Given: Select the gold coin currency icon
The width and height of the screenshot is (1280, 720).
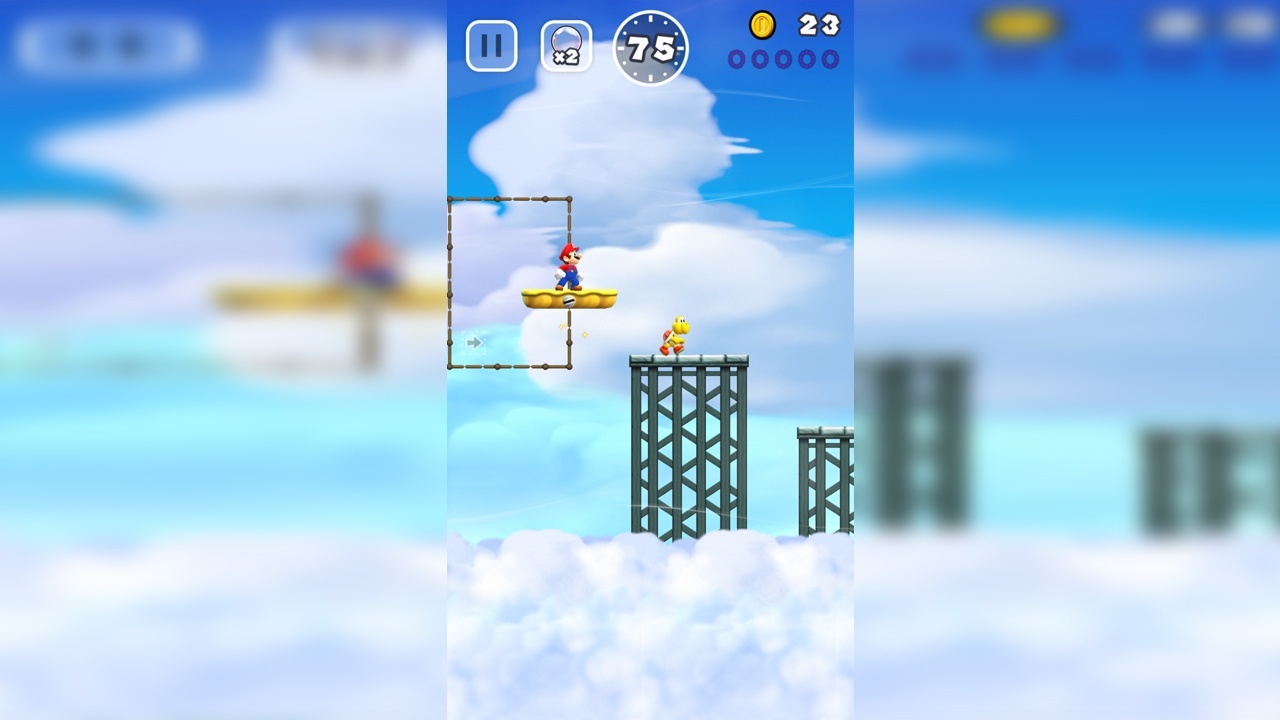Looking at the screenshot, I should coord(760,25).
